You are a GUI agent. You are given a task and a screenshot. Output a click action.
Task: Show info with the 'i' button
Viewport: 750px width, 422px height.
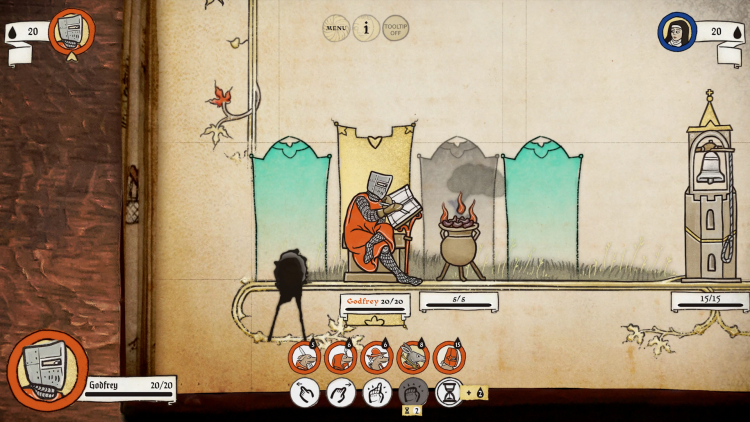click(366, 28)
